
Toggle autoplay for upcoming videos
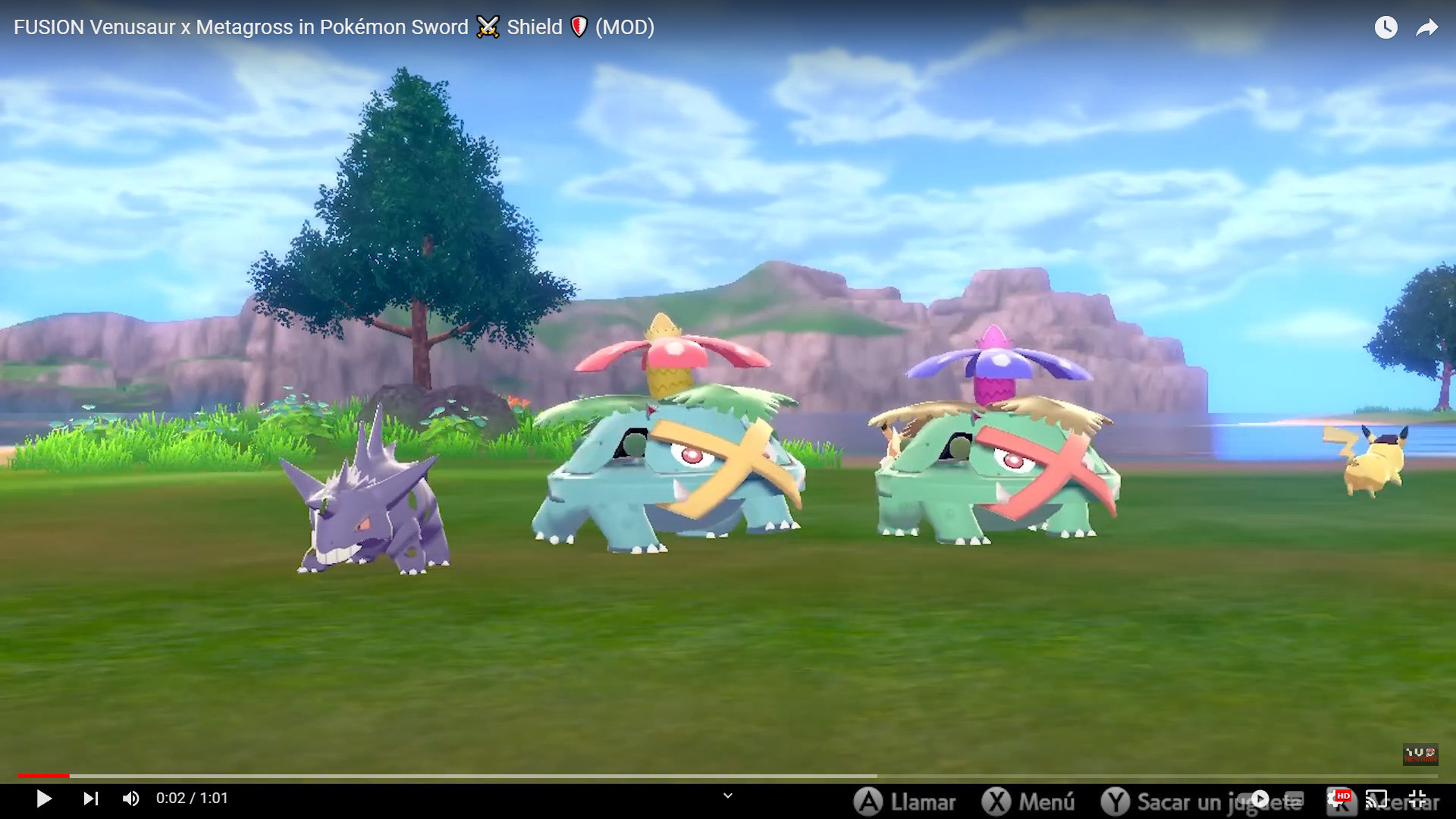pyautogui.click(x=1260, y=799)
